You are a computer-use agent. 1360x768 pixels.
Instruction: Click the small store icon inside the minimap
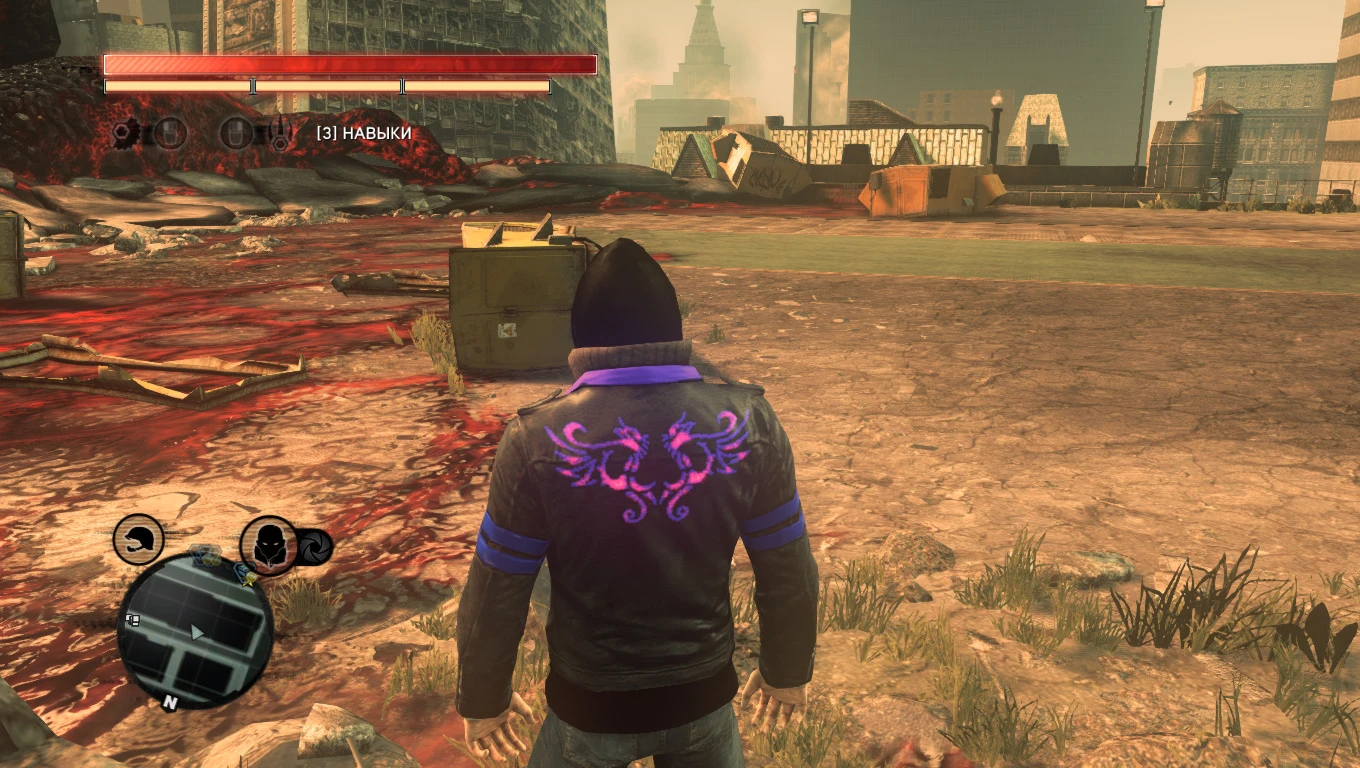[x=133, y=619]
